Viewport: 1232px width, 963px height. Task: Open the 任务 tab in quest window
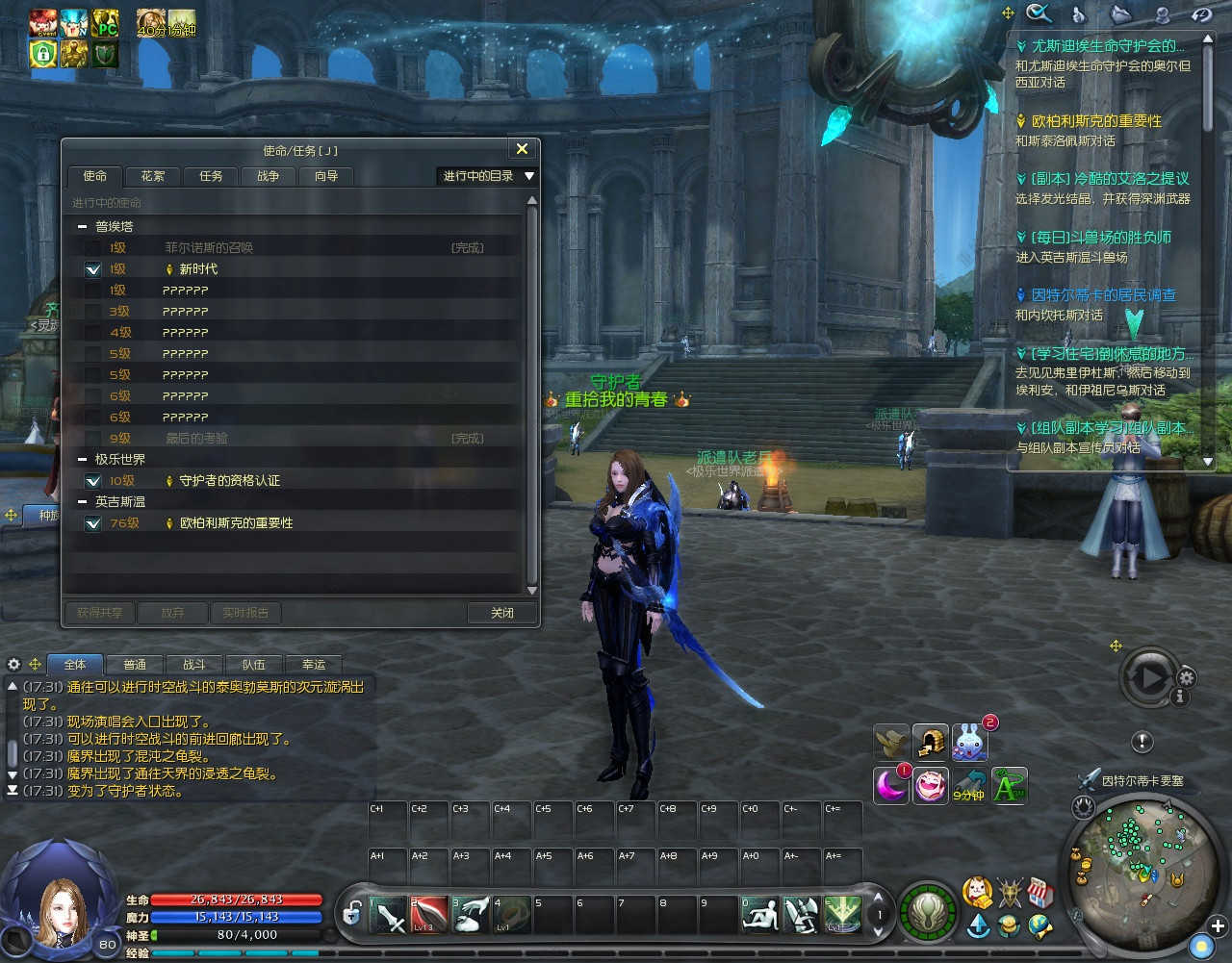(x=211, y=176)
